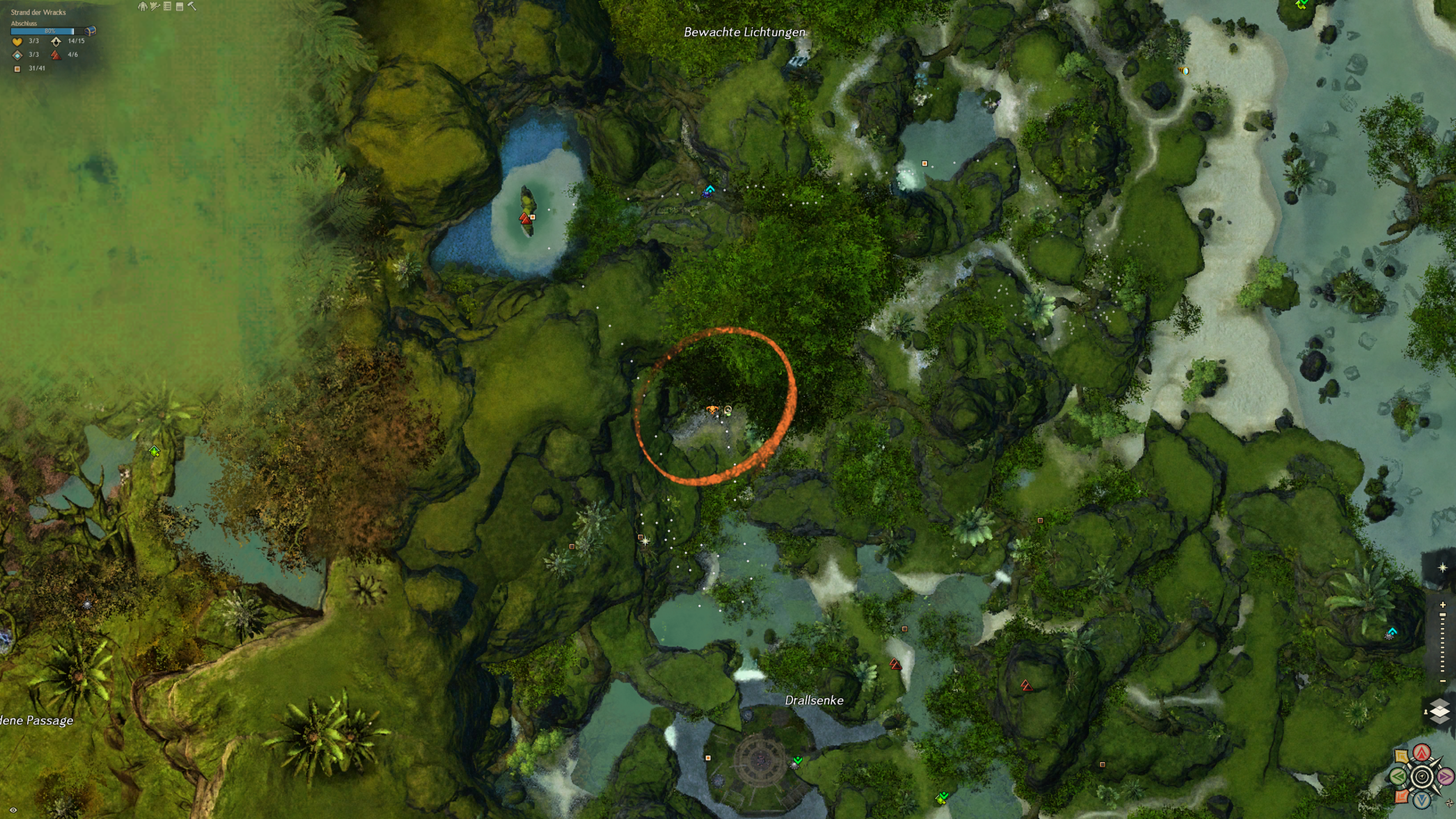
Task: Select the vista marker on the pond island
Action: tap(524, 218)
